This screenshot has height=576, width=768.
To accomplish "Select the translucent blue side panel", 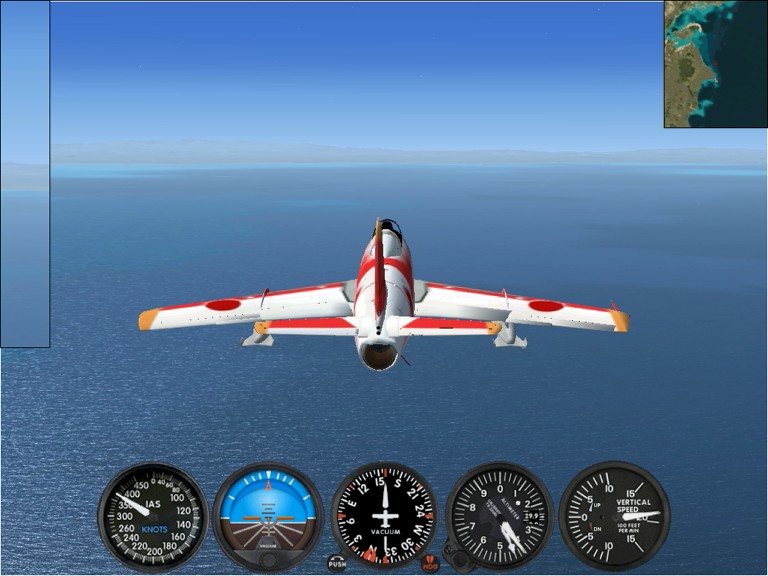I will click(x=25, y=174).
